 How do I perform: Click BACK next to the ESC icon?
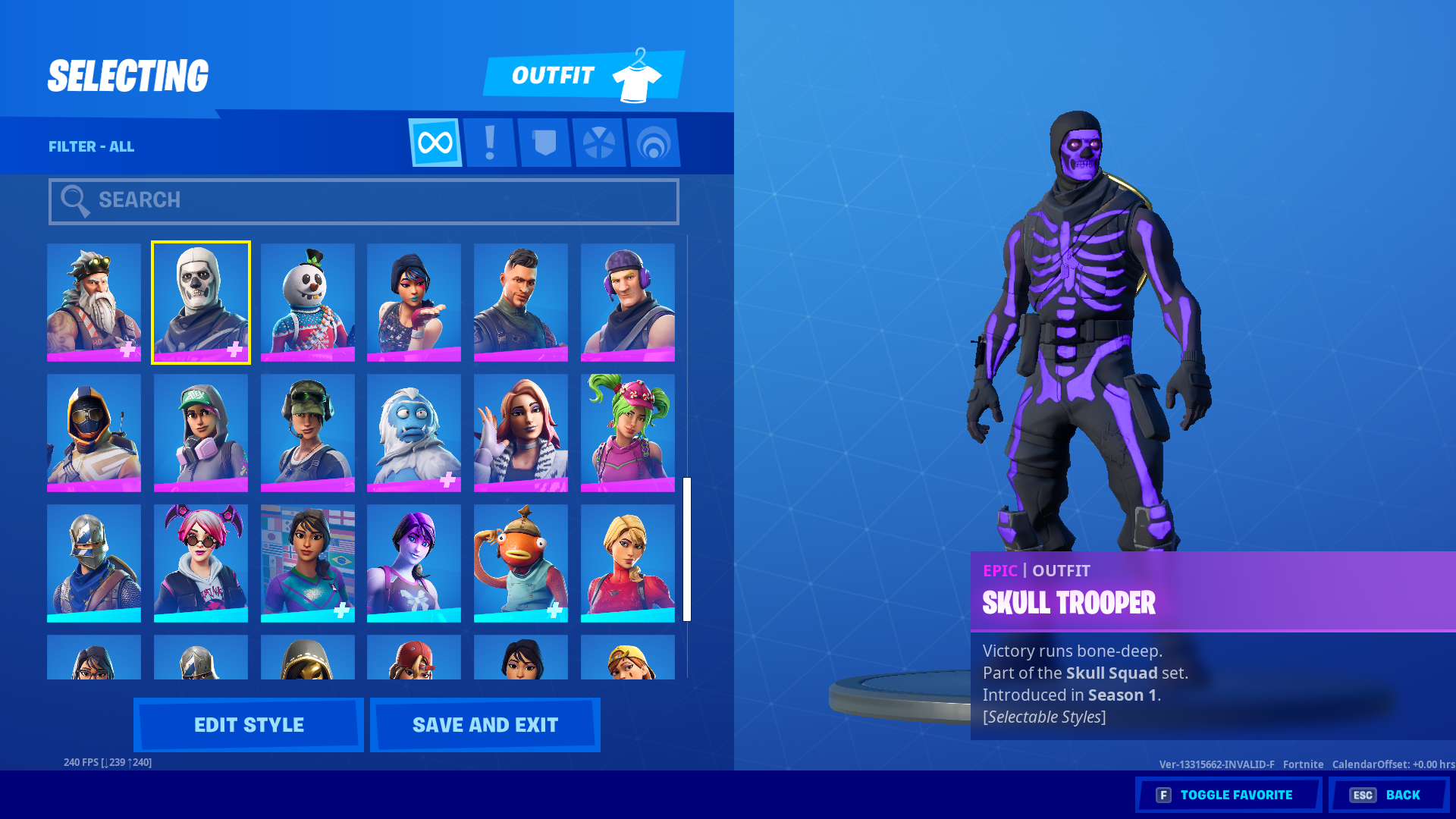click(1404, 795)
